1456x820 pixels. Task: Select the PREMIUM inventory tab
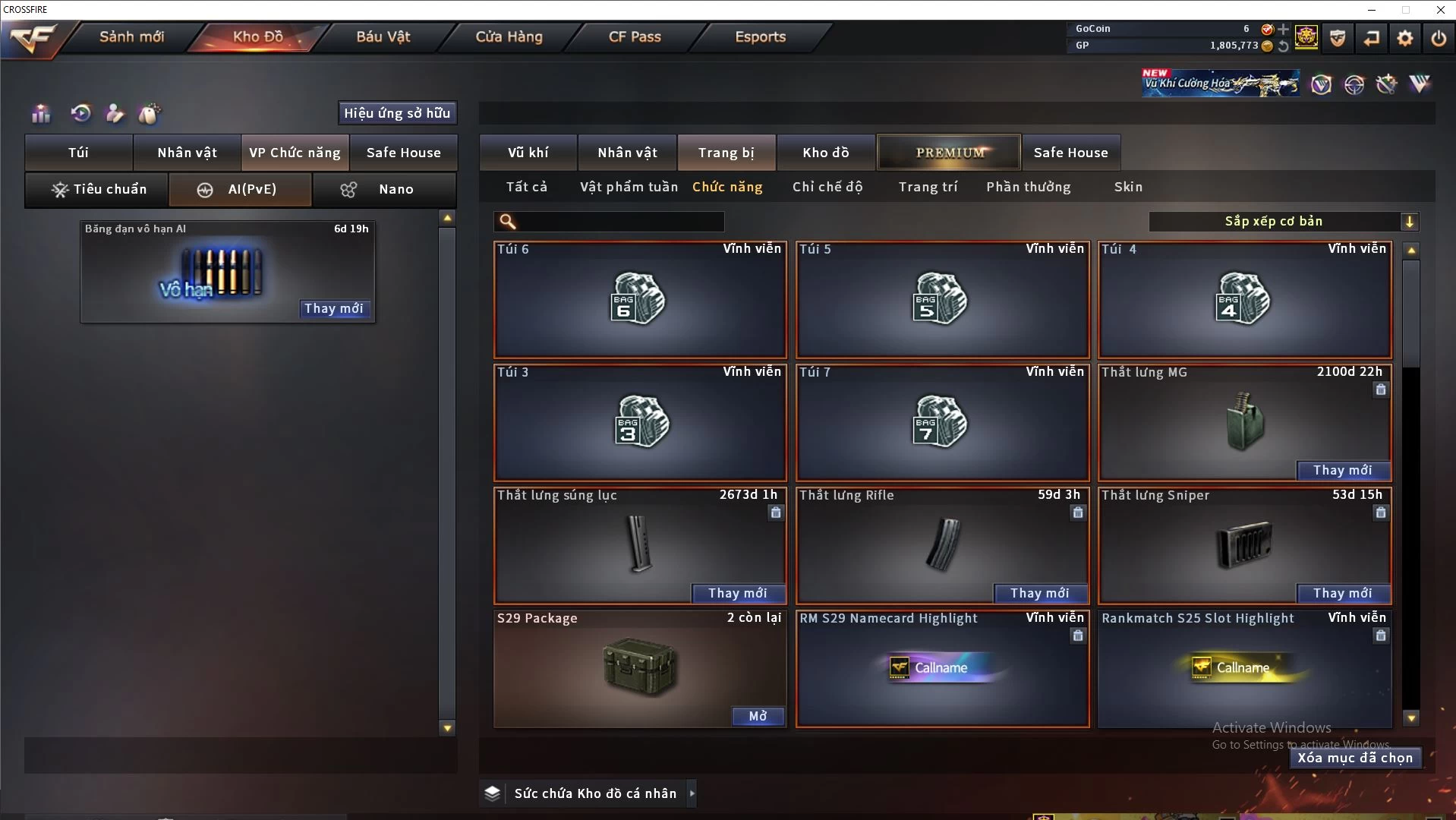(x=950, y=153)
